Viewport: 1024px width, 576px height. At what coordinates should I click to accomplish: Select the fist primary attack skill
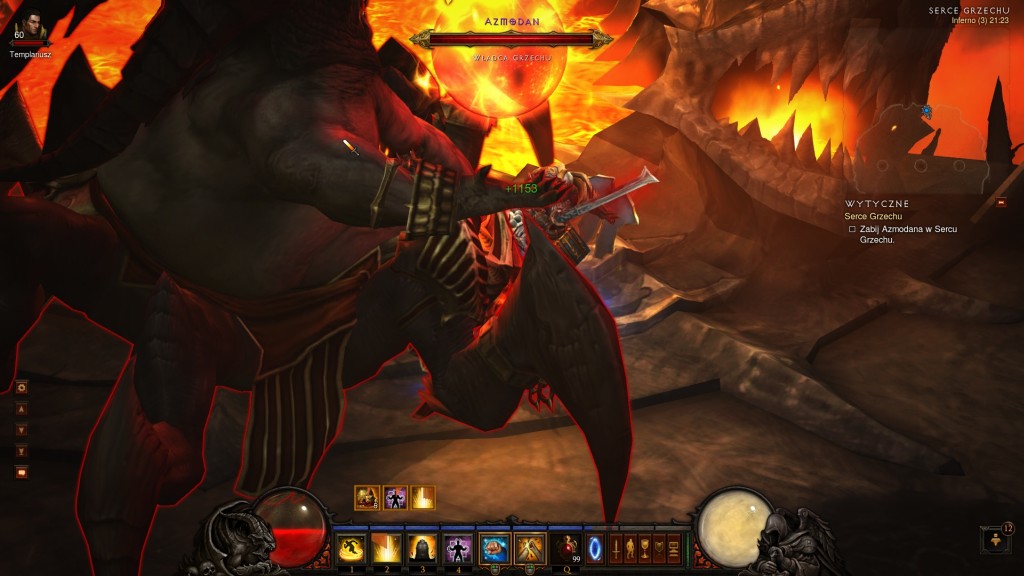(x=494, y=548)
